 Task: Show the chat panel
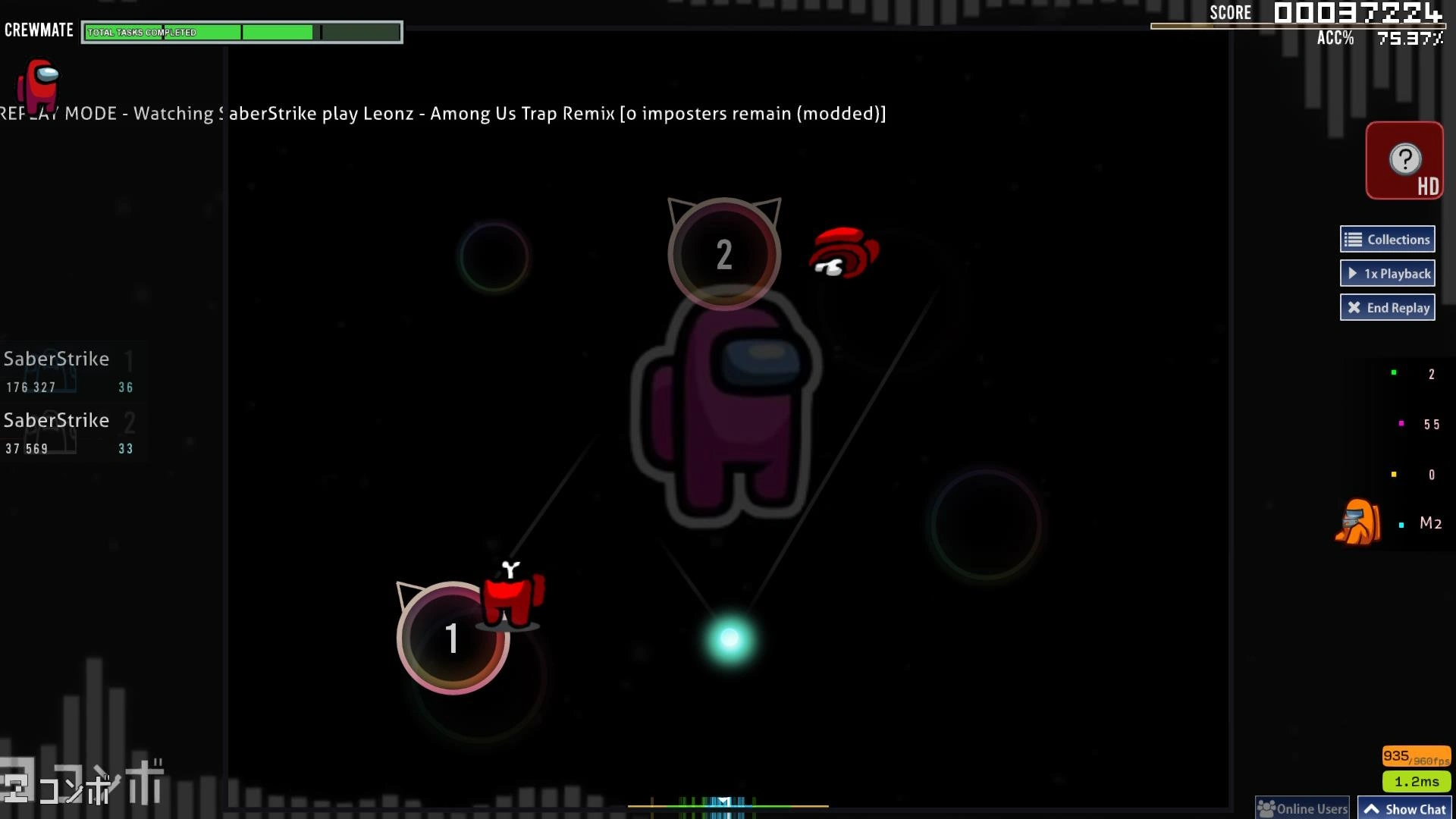point(1404,808)
